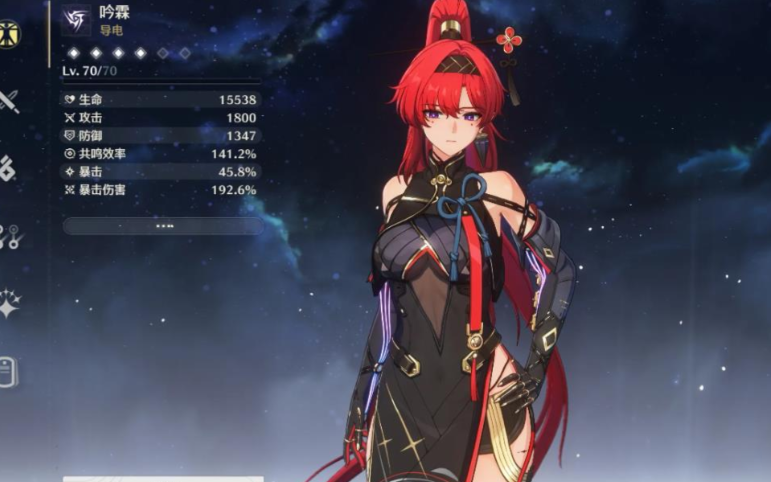Switch to the sword weapon tab
The height and width of the screenshot is (482, 771).
click(x=9, y=101)
